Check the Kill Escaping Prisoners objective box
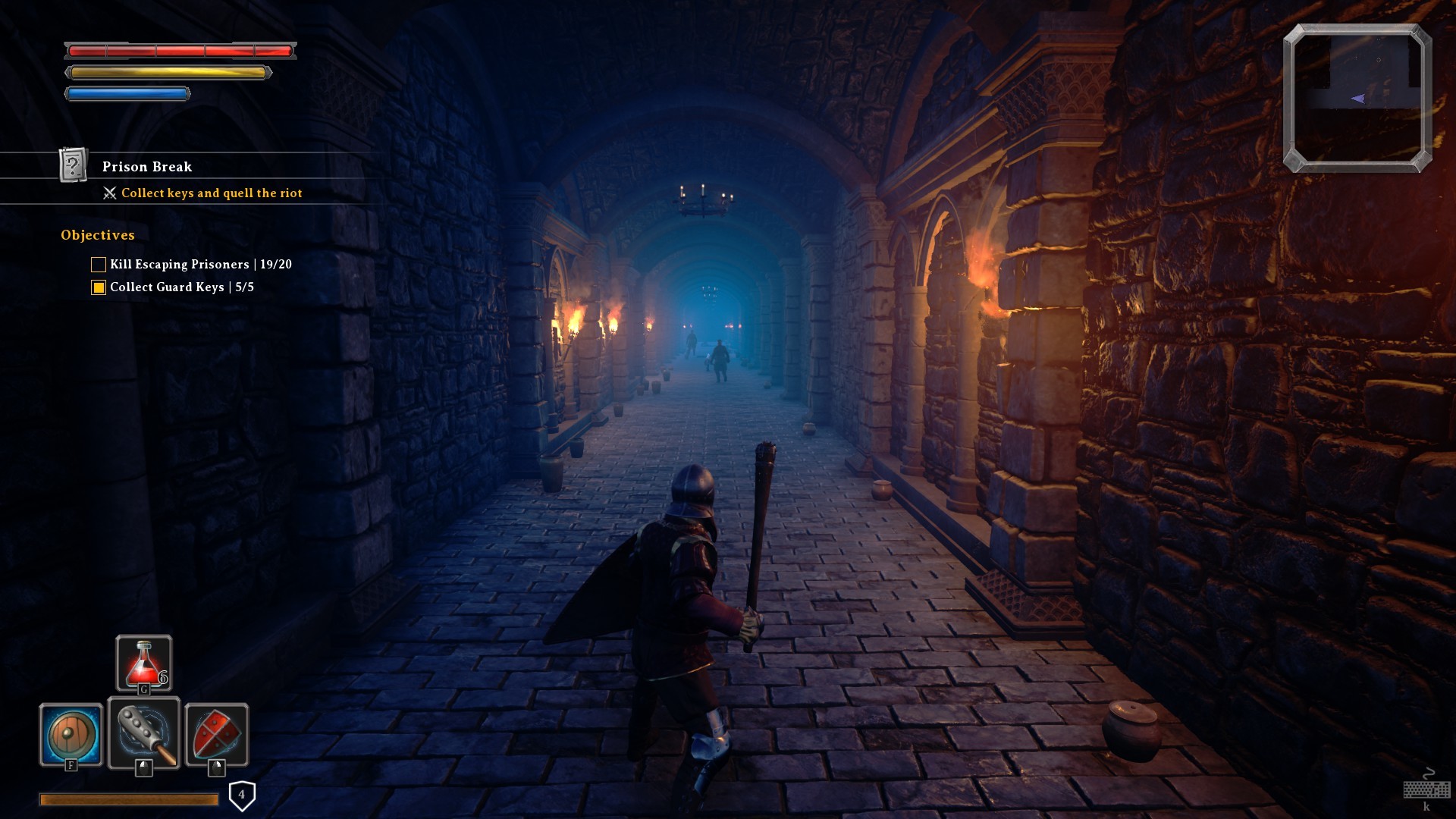This screenshot has width=1456, height=819. 98,265
